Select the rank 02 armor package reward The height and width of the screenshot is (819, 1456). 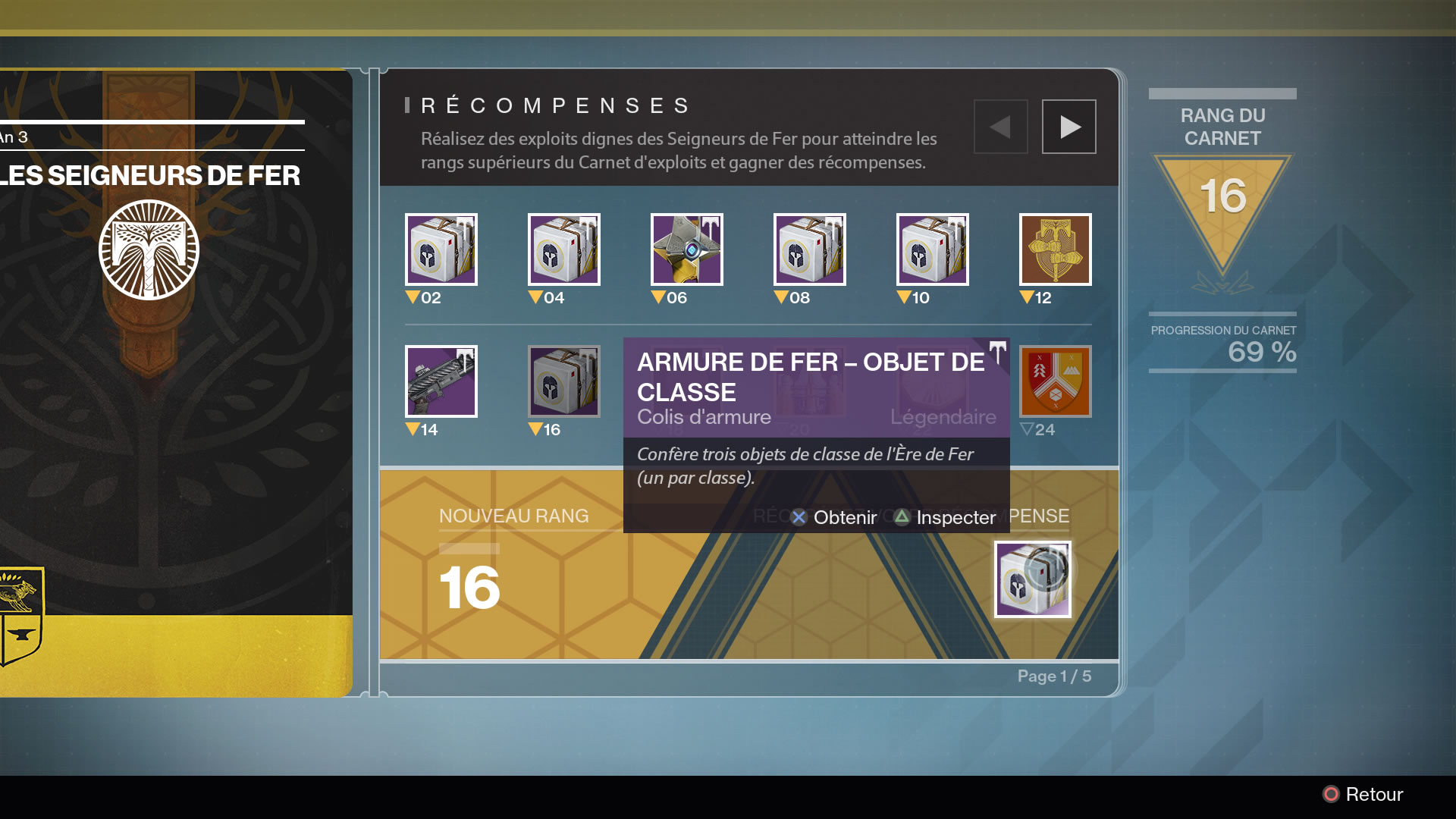pyautogui.click(x=441, y=249)
